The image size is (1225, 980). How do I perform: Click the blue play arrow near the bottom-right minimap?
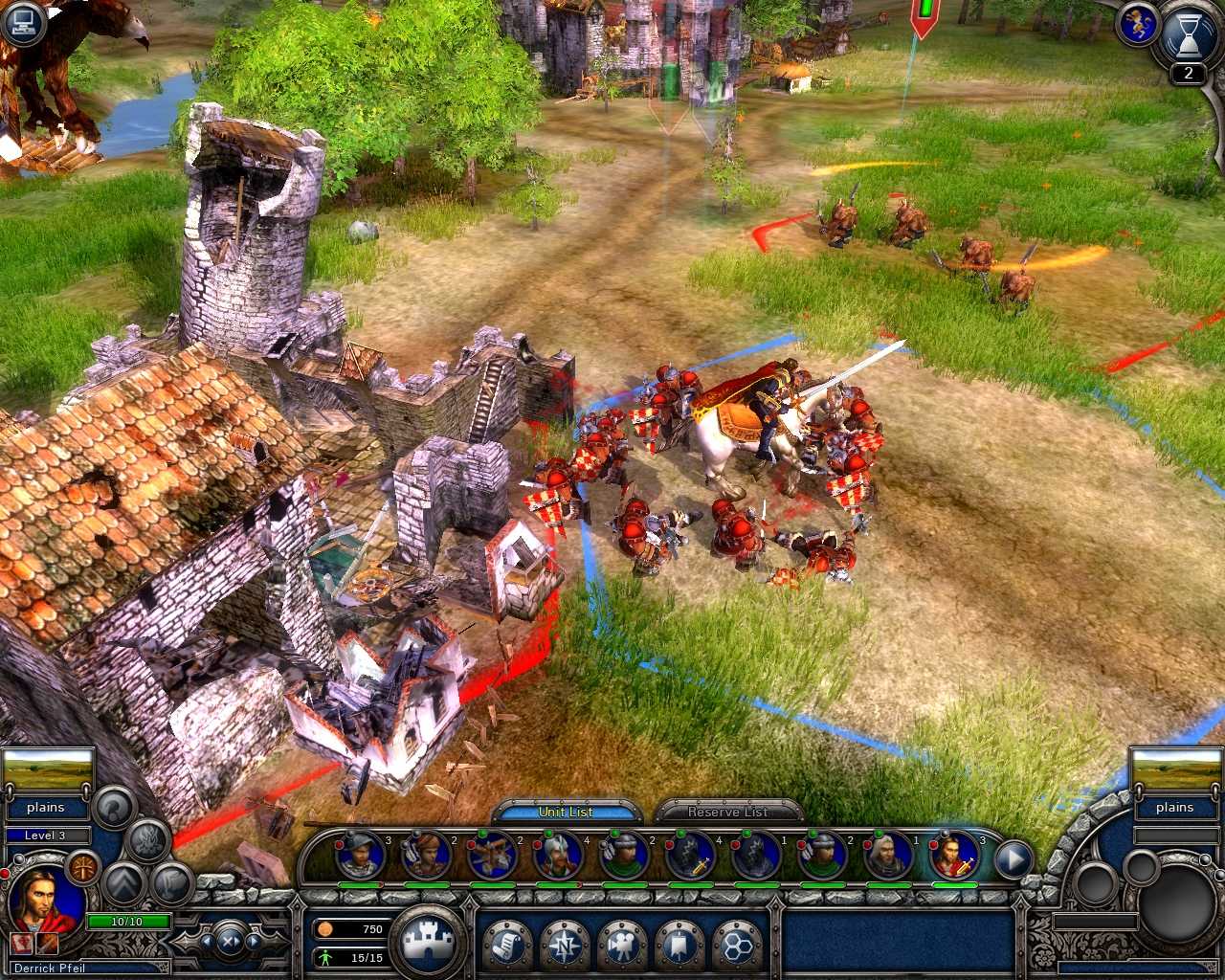tap(1013, 858)
